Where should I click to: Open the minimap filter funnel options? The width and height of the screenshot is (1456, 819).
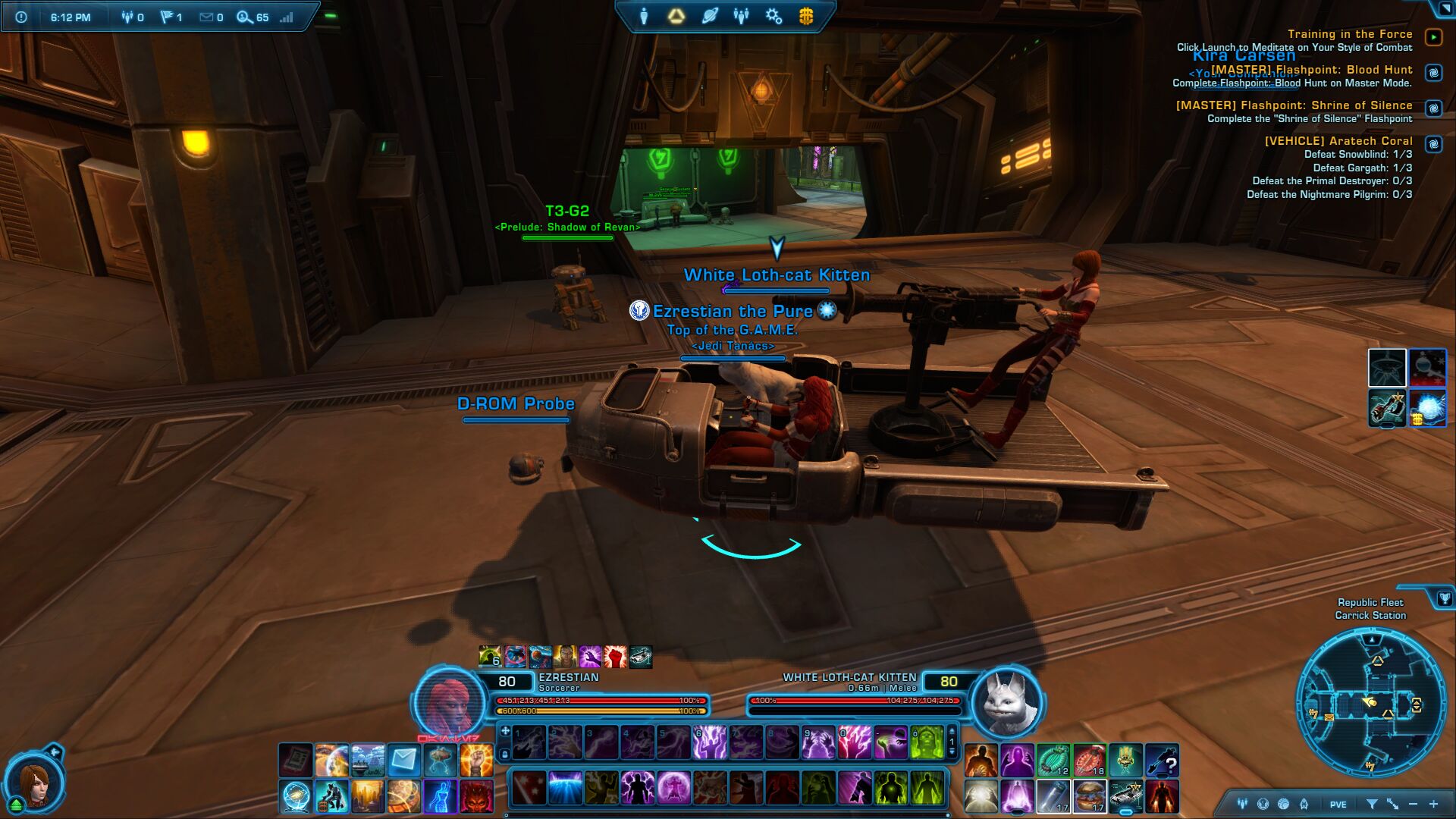click(1372, 804)
